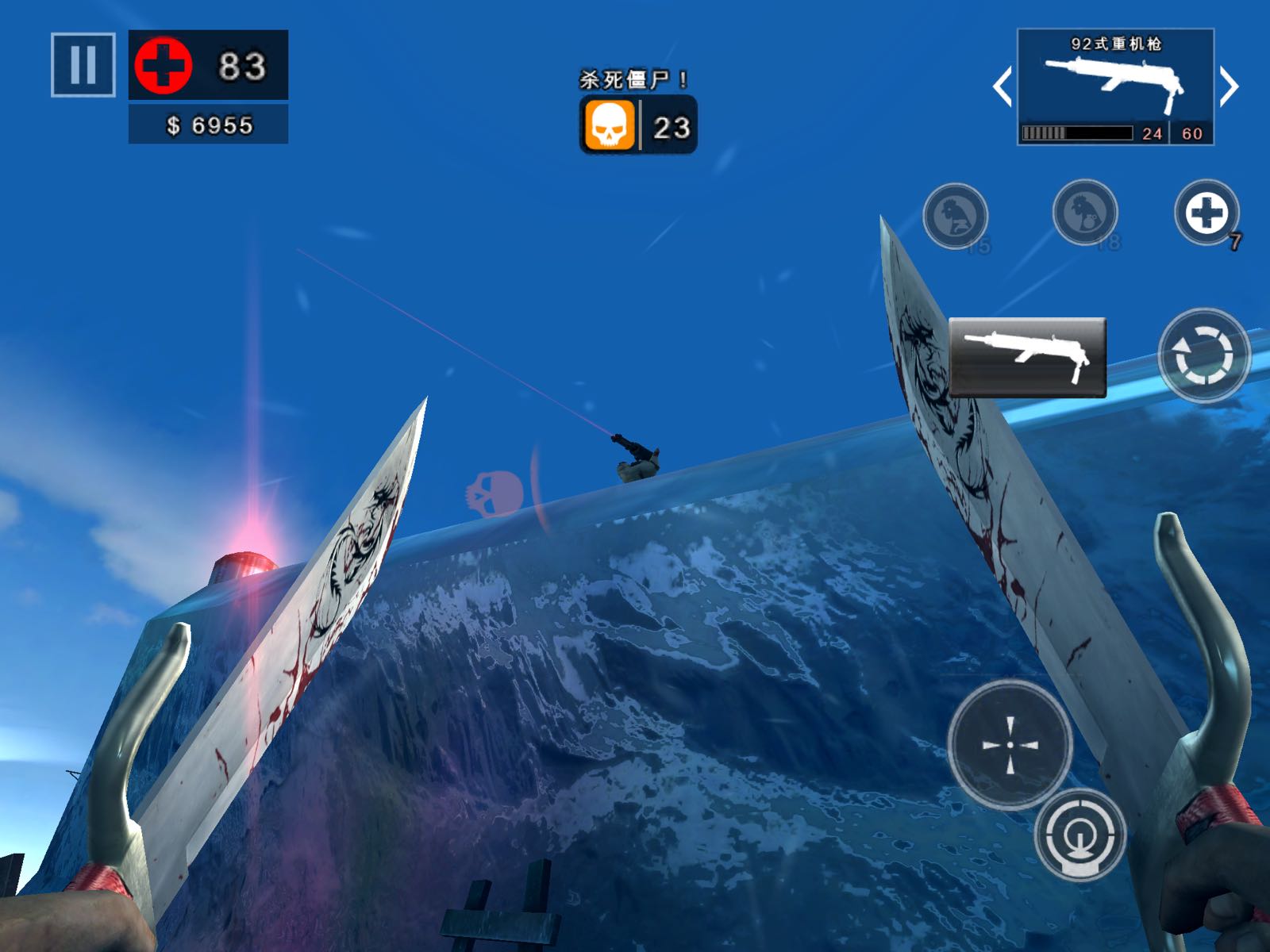Trigger the round target attack button
Viewport: 1270px width, 952px height.
click(x=1079, y=835)
